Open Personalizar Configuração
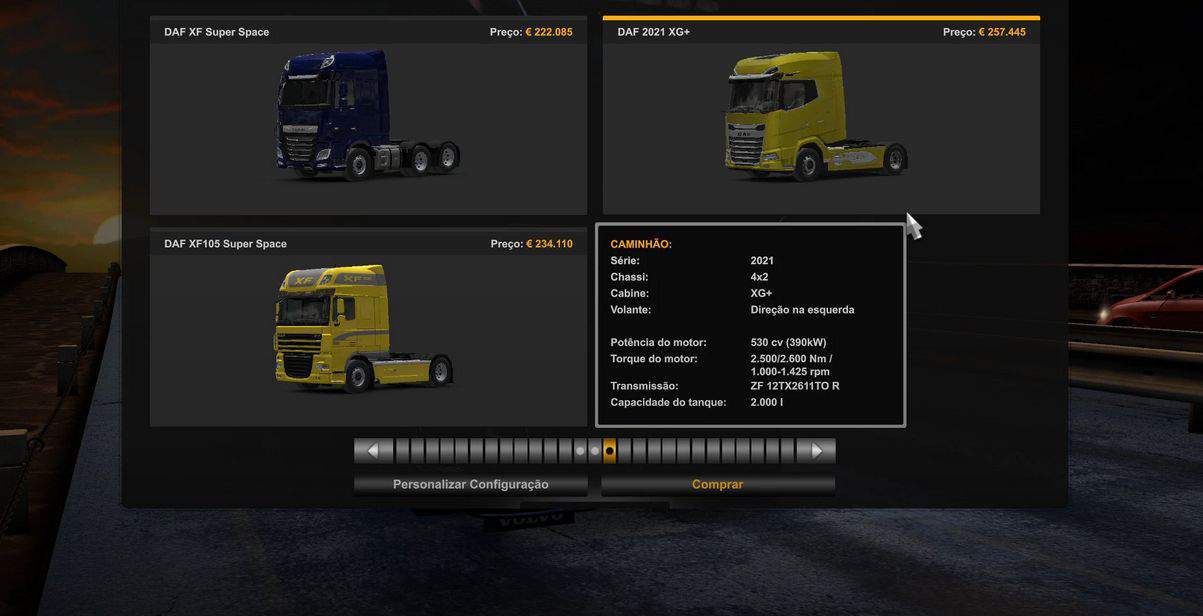 coord(470,484)
